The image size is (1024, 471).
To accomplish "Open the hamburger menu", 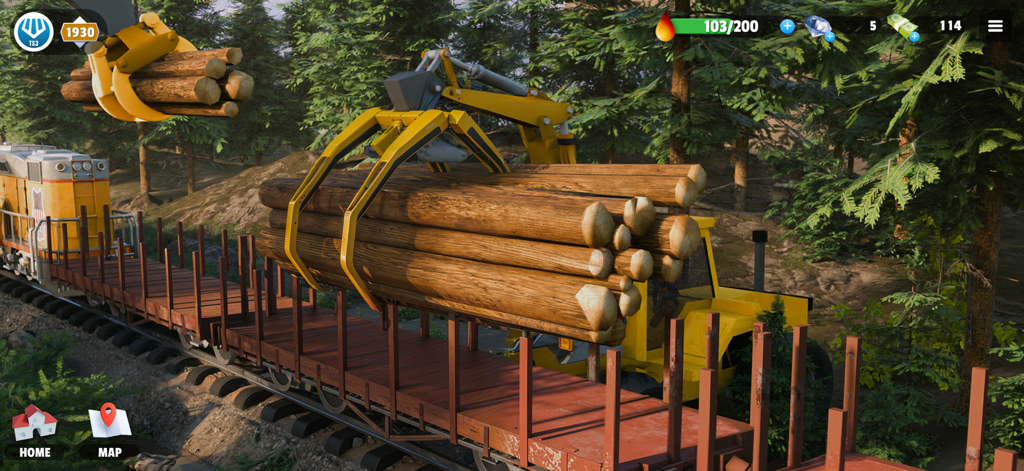I will pos(995,27).
